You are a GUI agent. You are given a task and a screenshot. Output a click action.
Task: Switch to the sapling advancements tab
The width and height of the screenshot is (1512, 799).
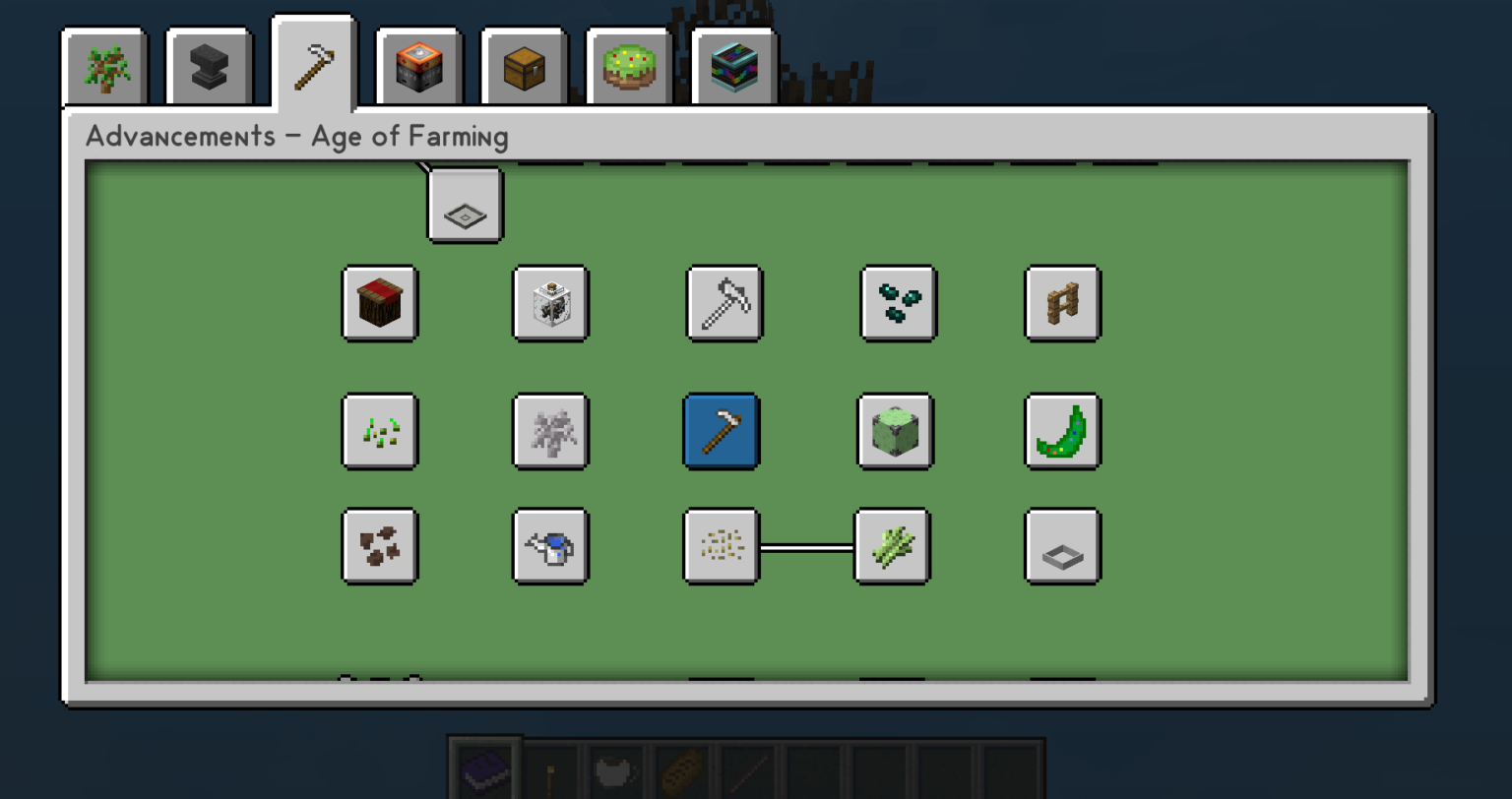coord(104,67)
